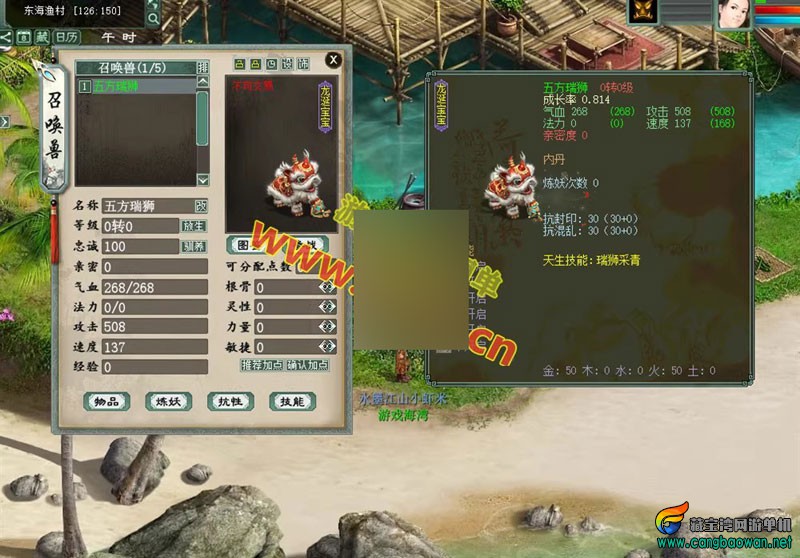Click the 改 rename button beside the name
The image size is (800, 558).
click(201, 205)
